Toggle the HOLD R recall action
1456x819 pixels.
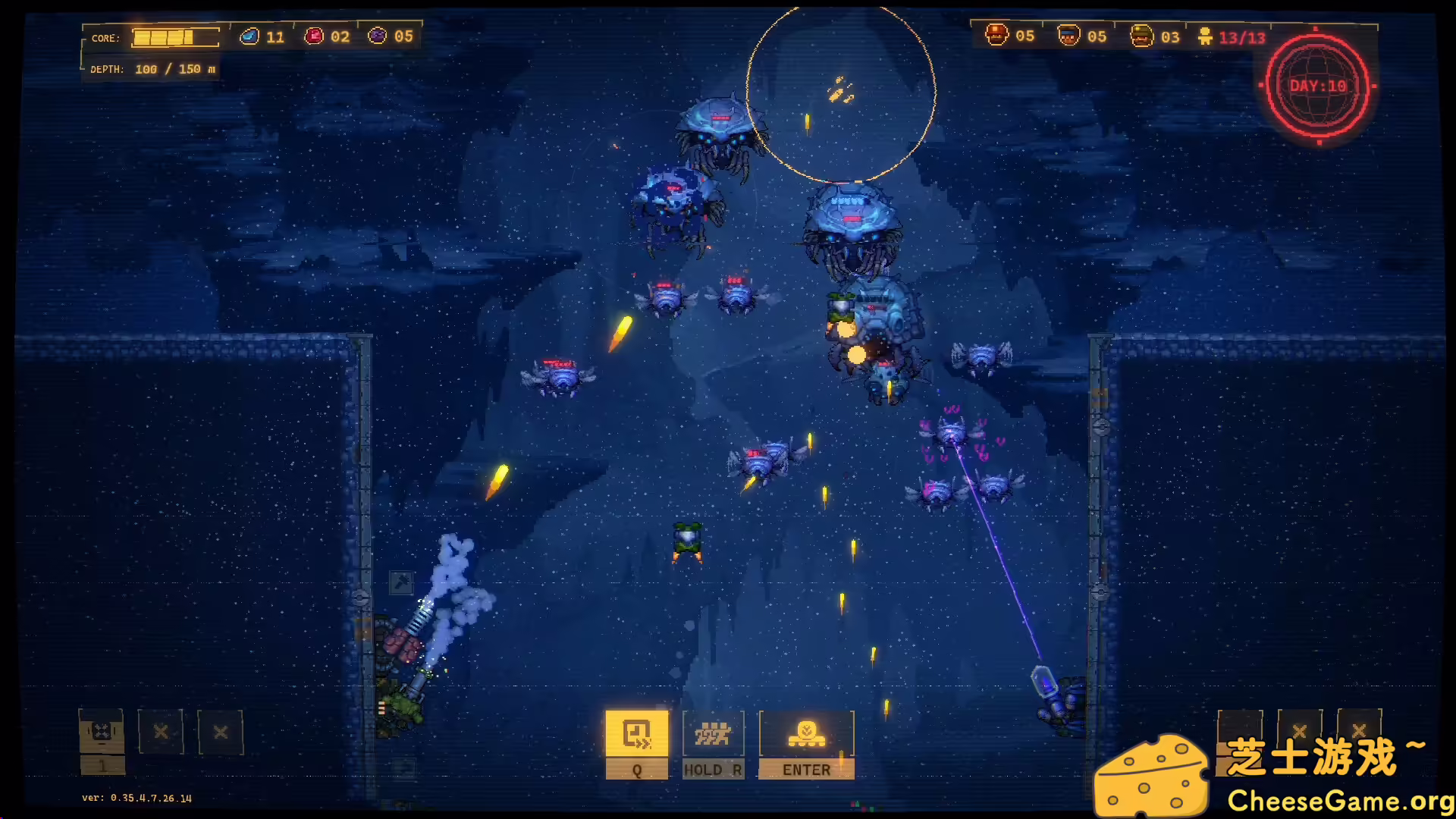click(713, 769)
